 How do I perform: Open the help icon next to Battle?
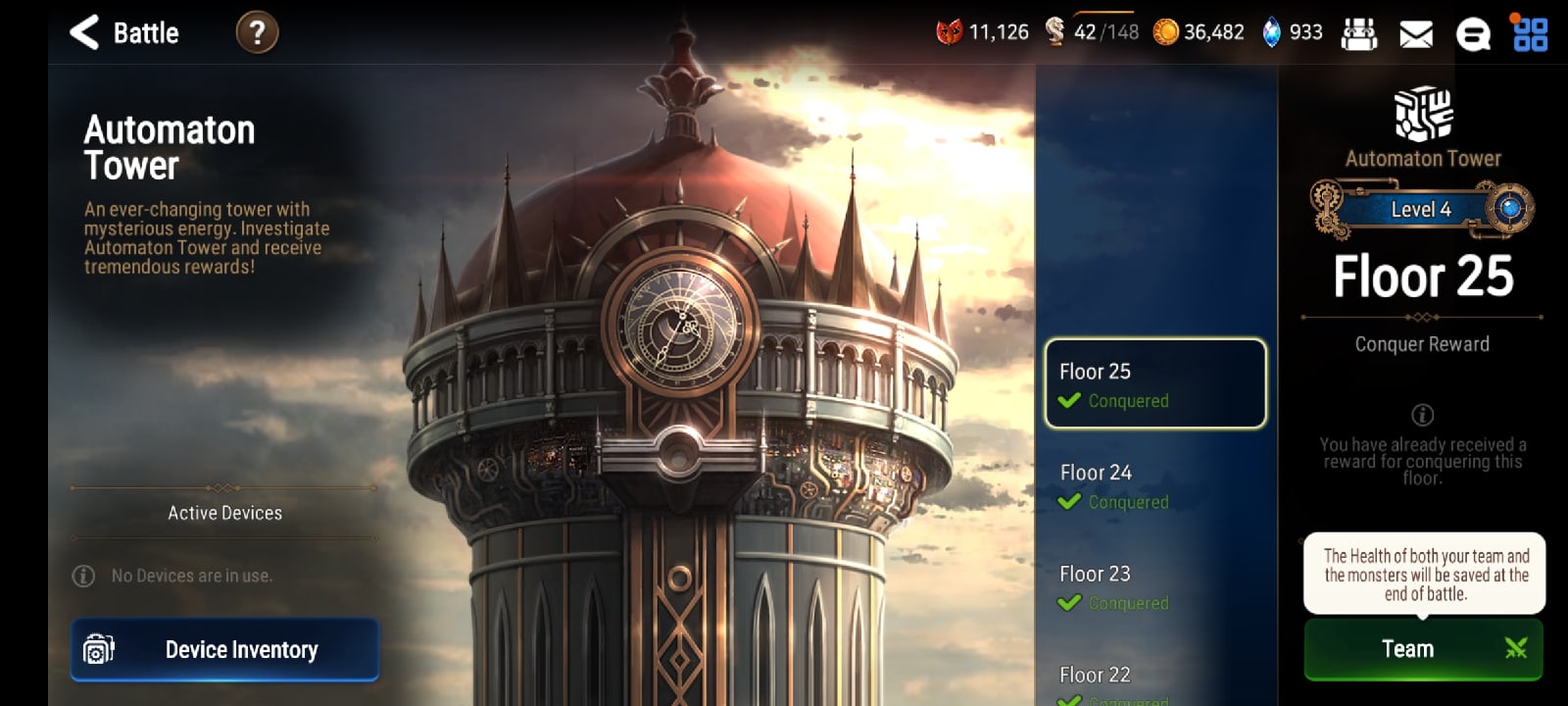tap(257, 31)
